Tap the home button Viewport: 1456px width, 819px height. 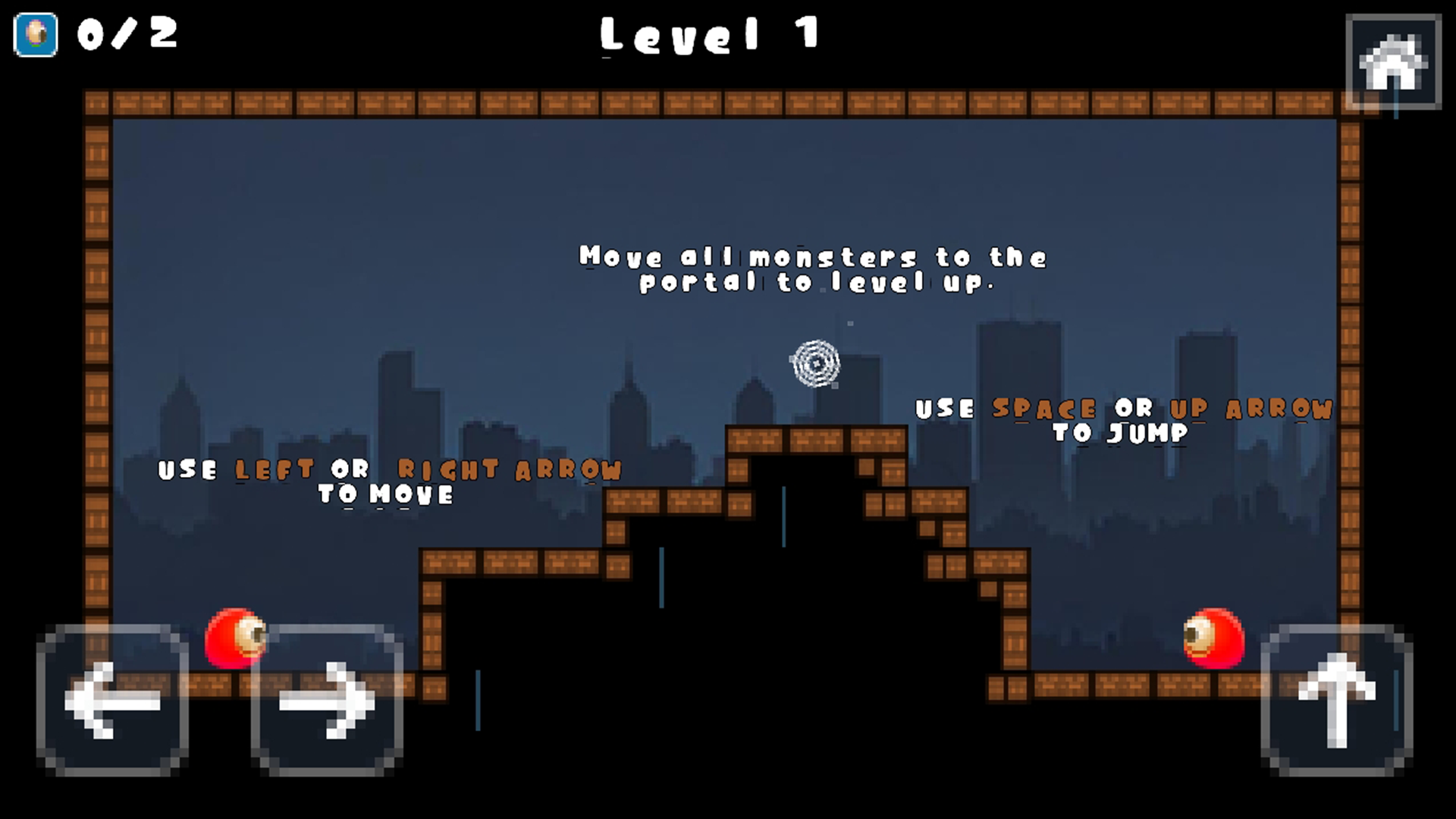tap(1393, 62)
